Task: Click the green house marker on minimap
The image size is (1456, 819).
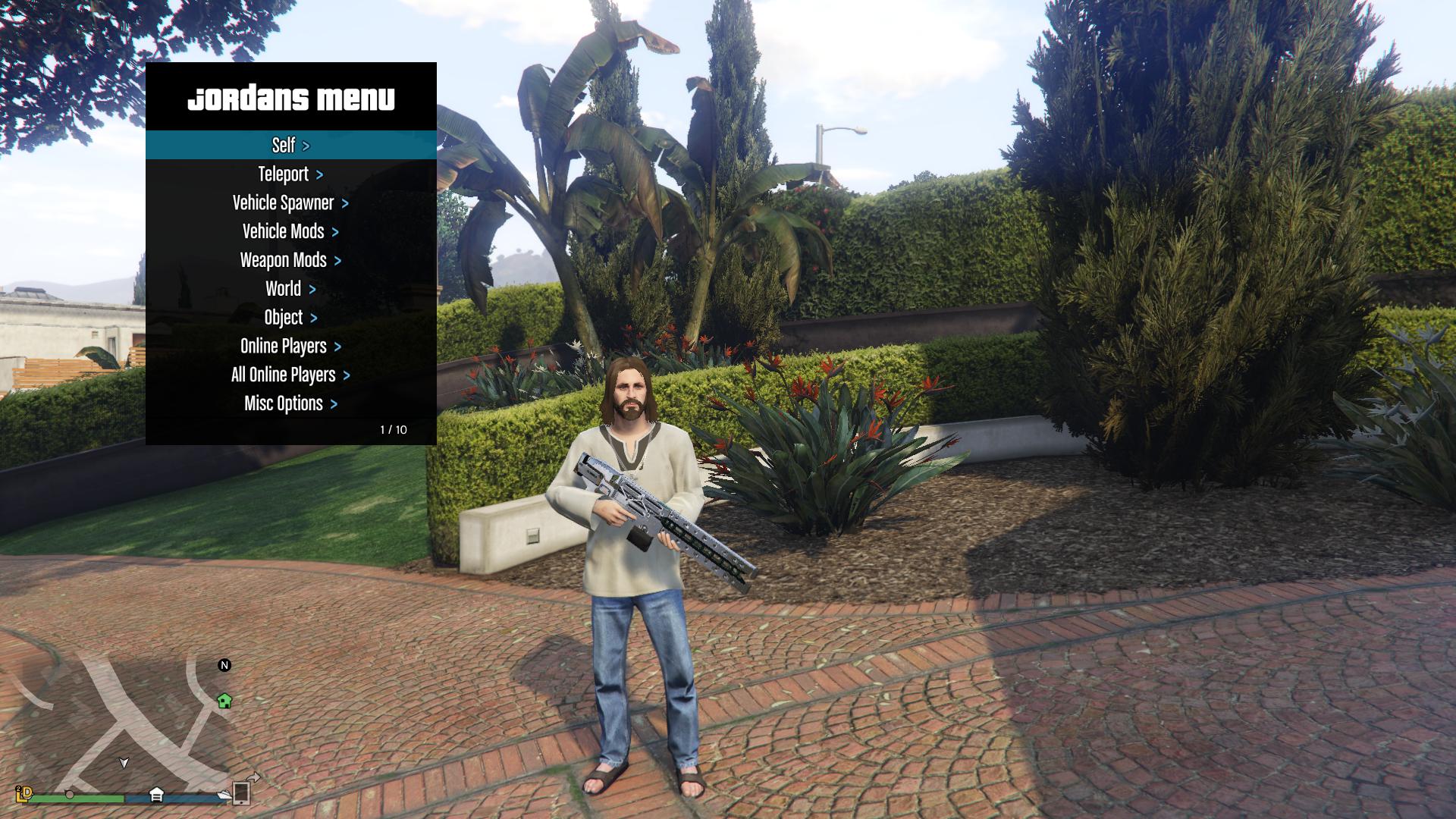Action: click(224, 701)
